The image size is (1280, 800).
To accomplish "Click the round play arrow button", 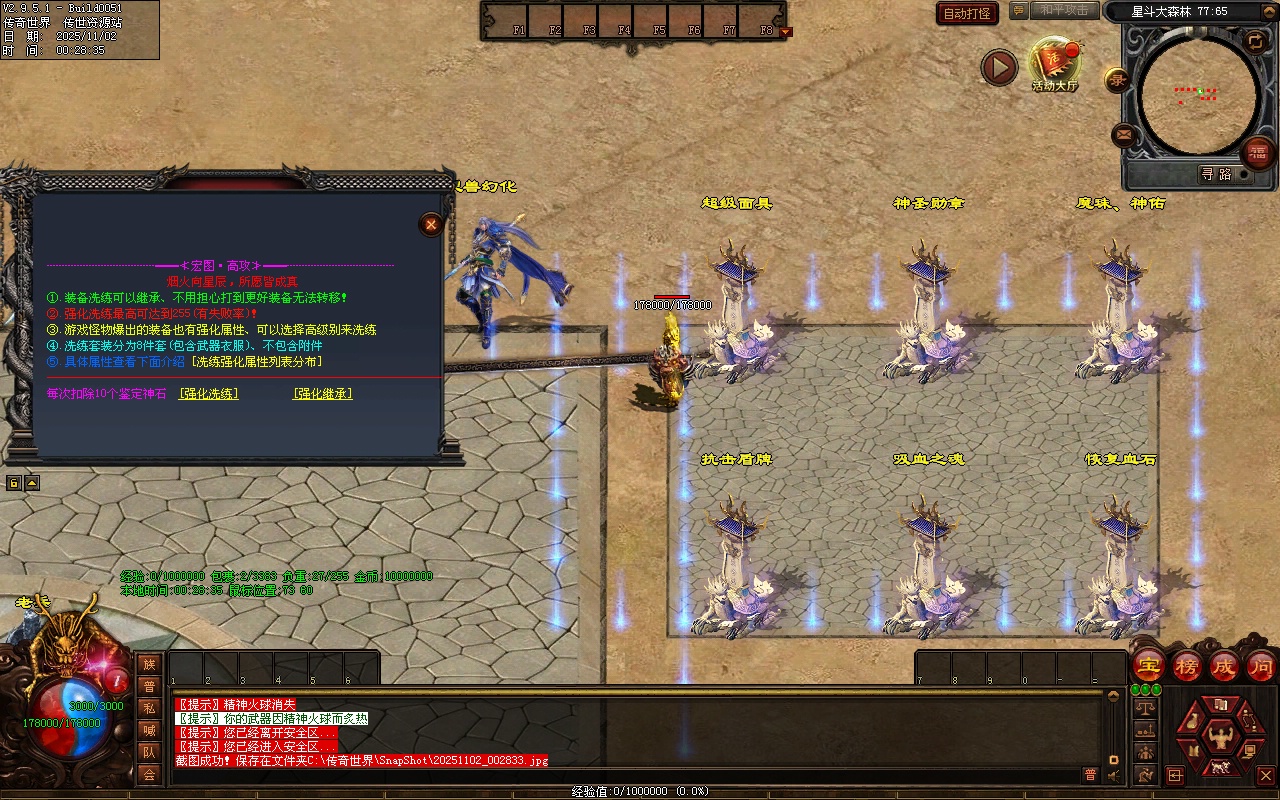I will coord(998,67).
